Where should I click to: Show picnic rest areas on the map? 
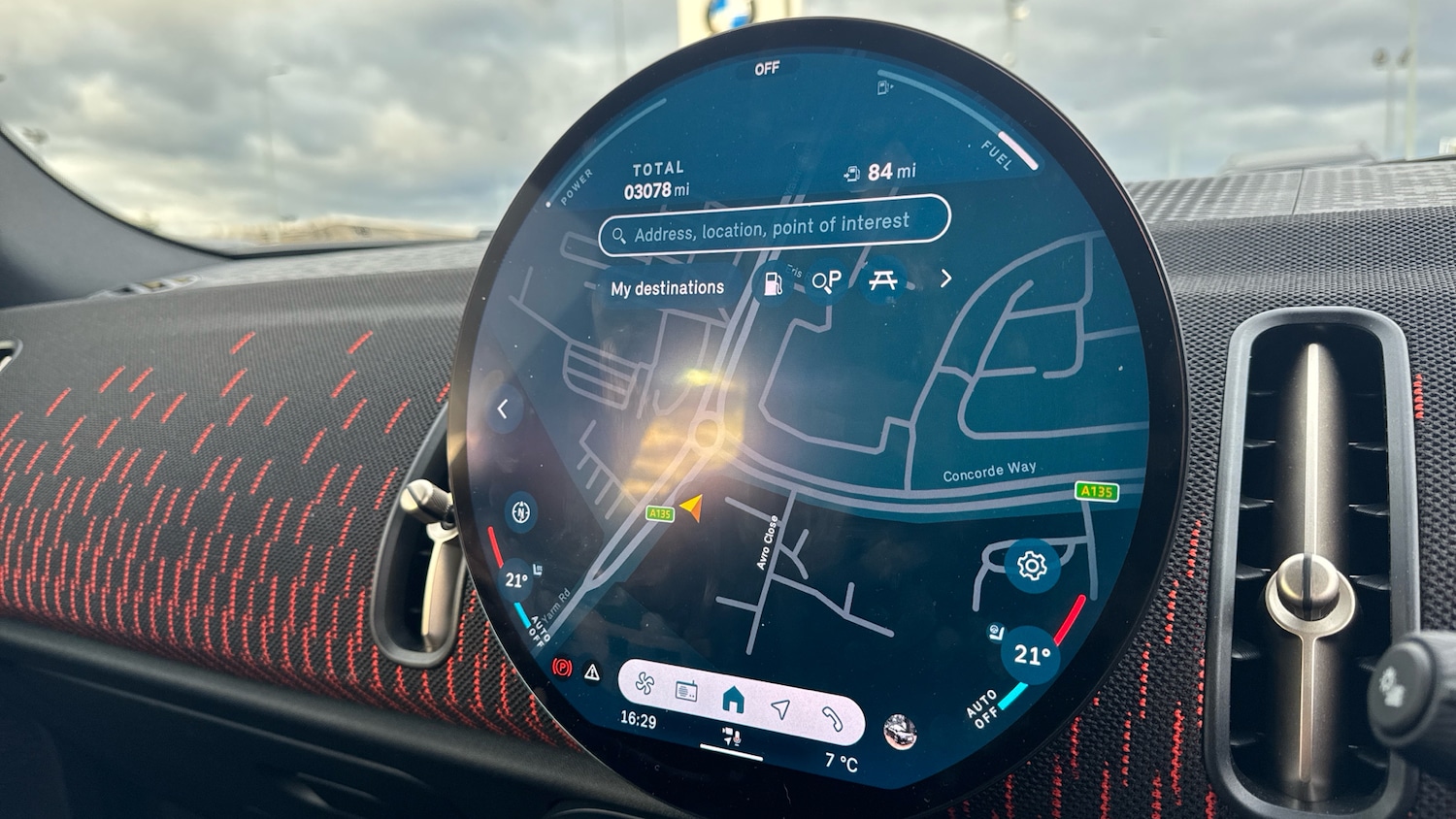point(882,280)
